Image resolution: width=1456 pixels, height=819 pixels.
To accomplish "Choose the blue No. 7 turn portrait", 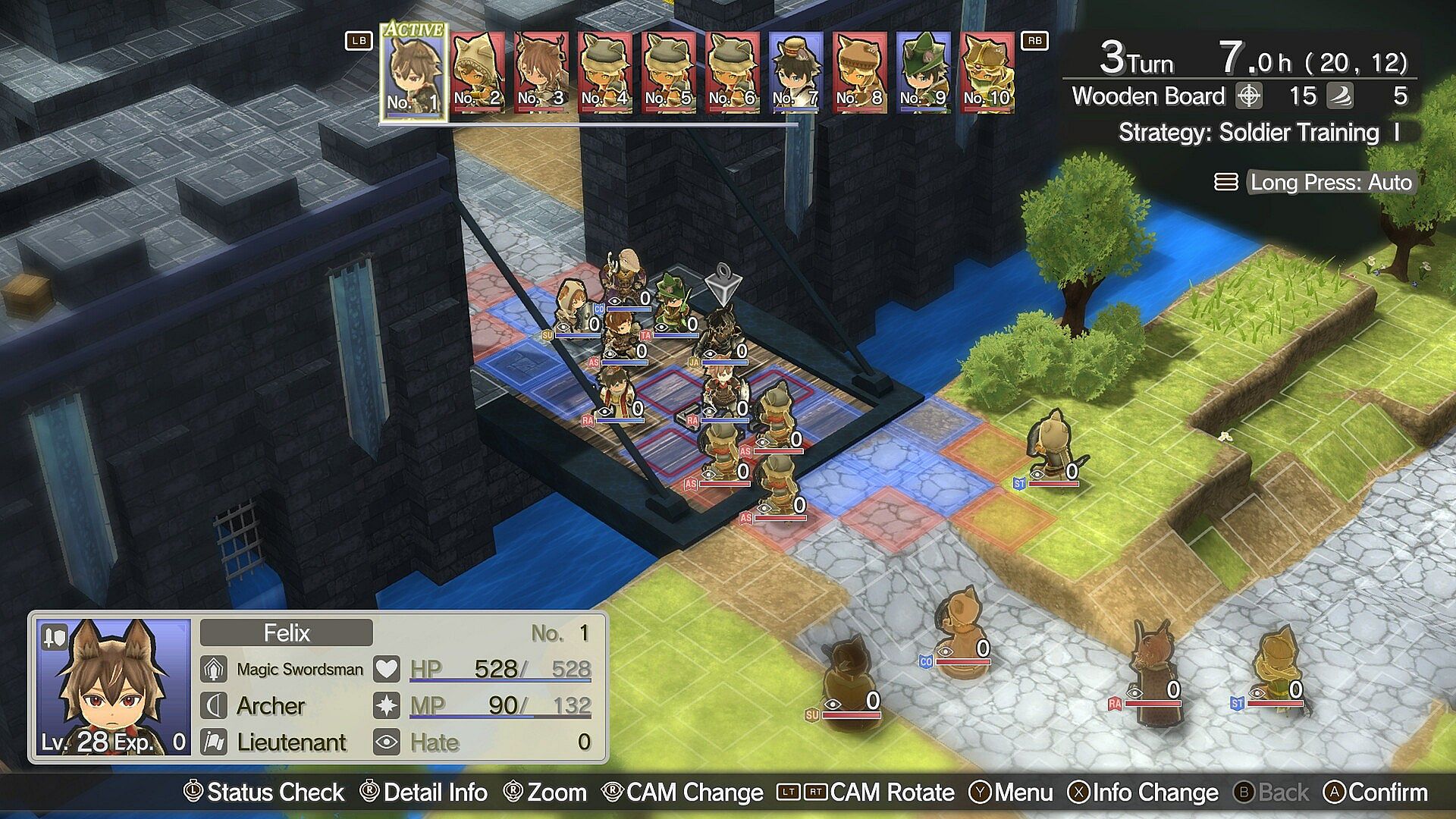I will coord(796,73).
